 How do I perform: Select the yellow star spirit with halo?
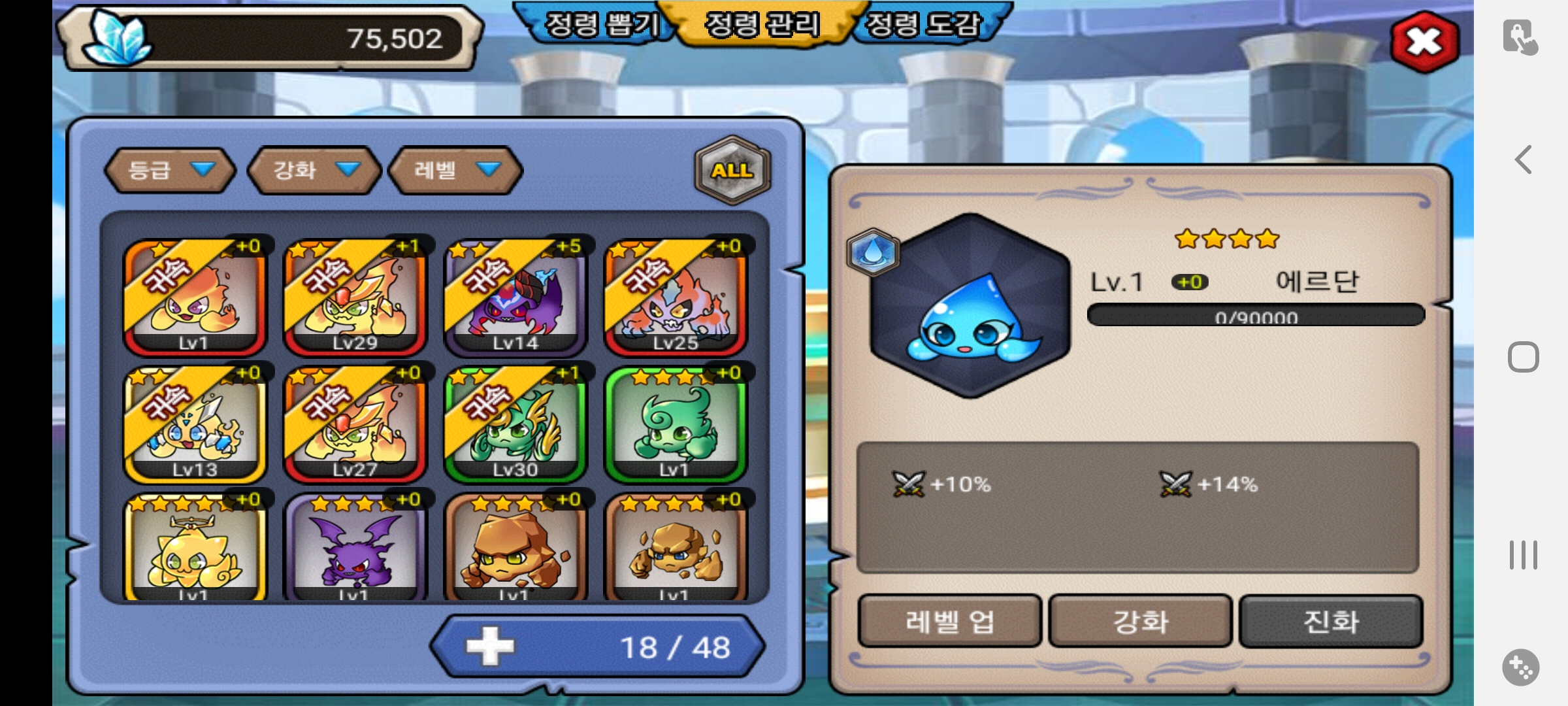(195, 549)
